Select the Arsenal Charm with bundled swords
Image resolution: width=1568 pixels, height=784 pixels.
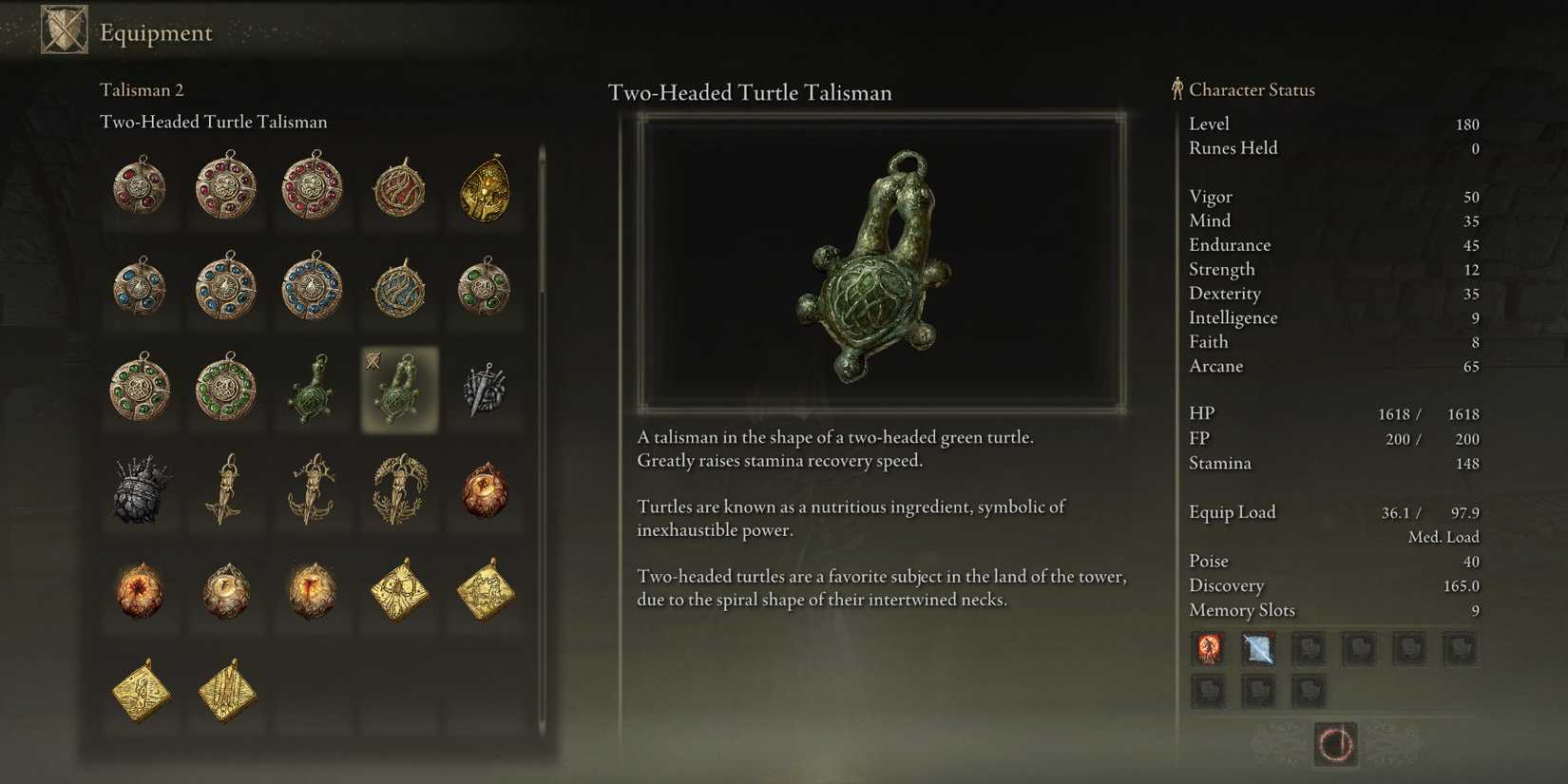(x=484, y=390)
